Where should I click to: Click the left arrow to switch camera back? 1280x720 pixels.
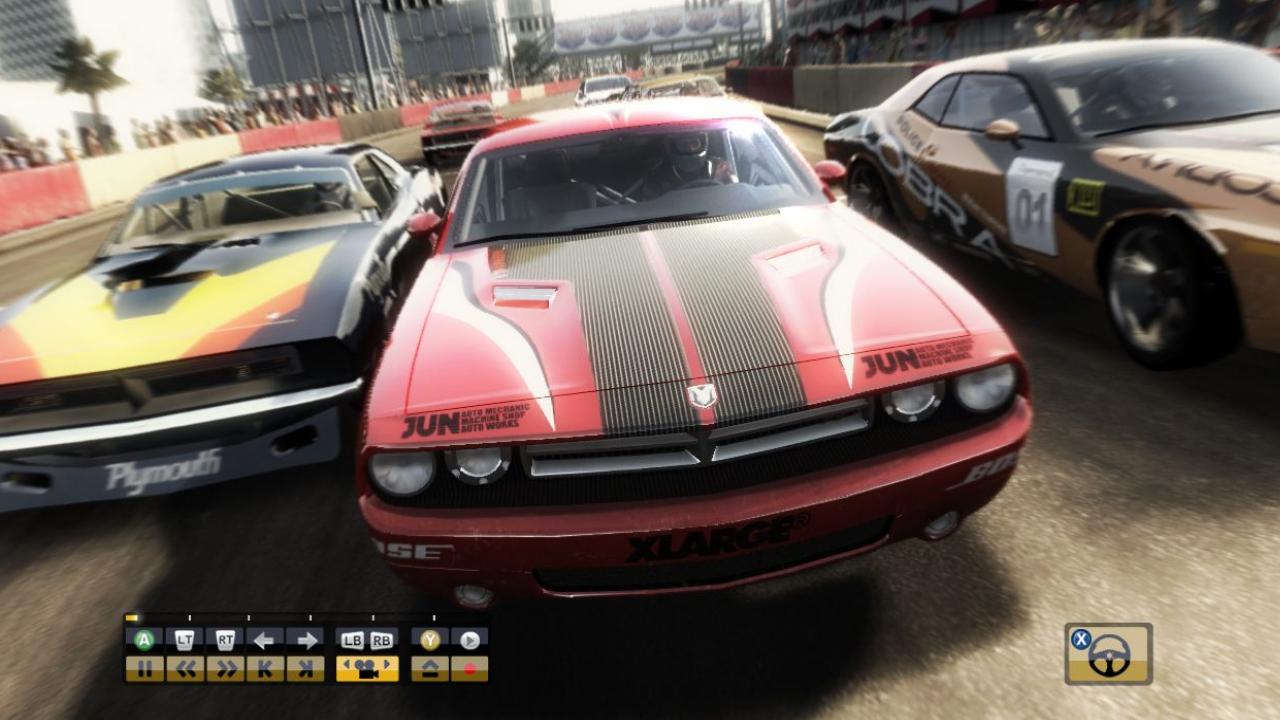tap(263, 638)
